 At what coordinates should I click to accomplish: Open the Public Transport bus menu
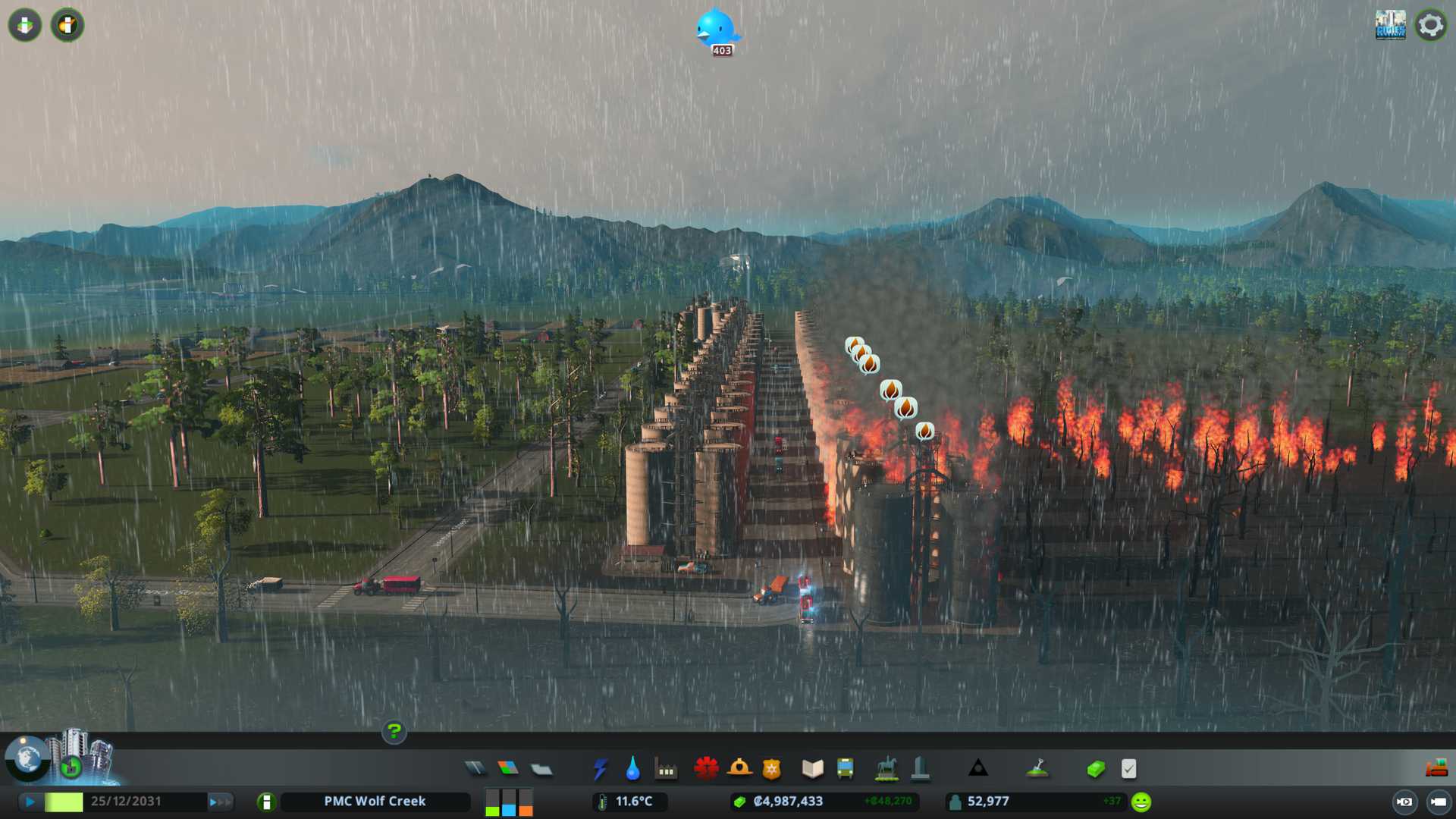click(845, 769)
